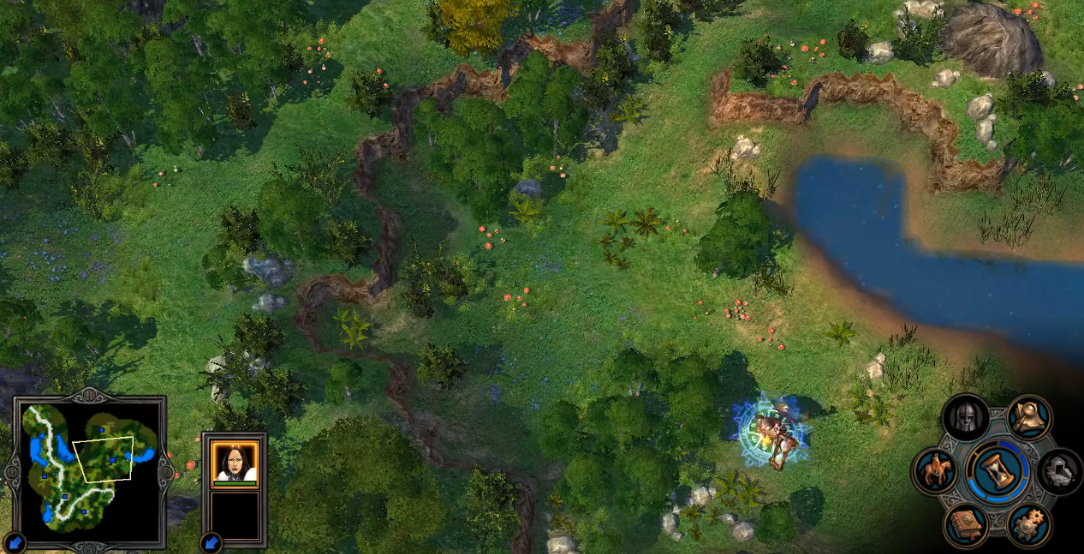1084x554 pixels.
Task: Open the map and magnifying glass button
Action: (x=1029, y=417)
